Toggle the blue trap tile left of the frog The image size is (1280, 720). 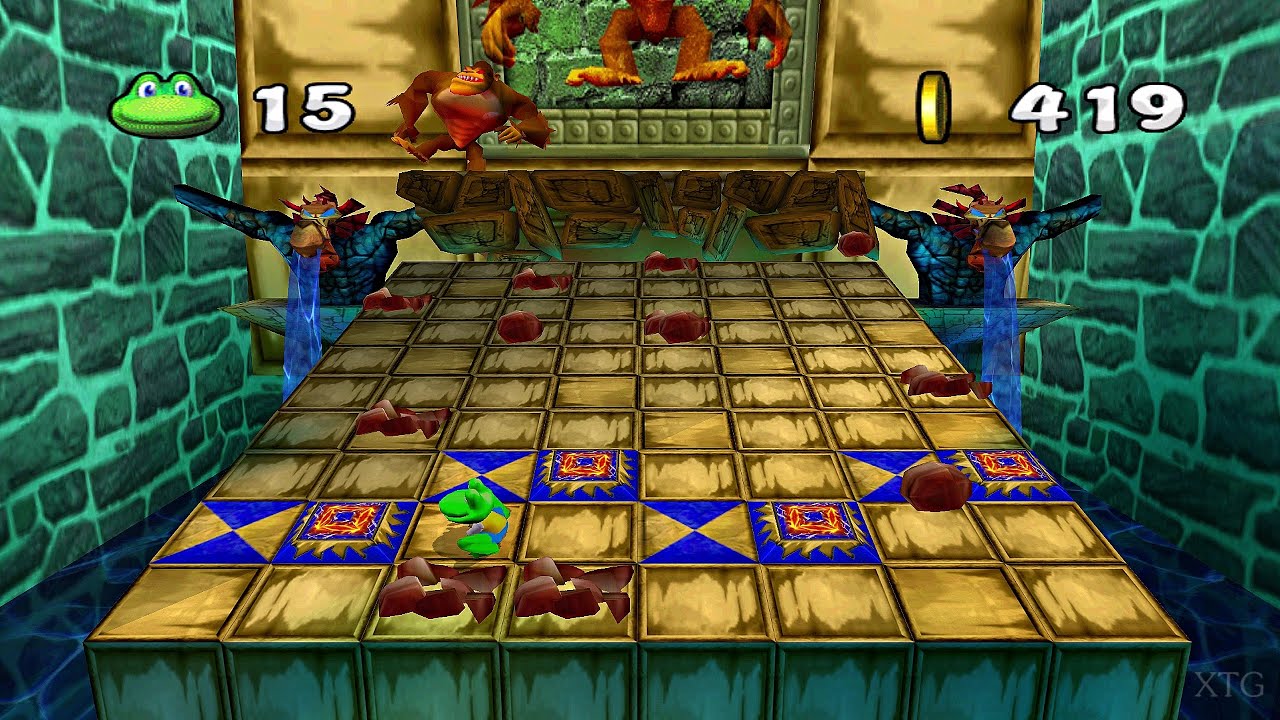pyautogui.click(x=343, y=518)
